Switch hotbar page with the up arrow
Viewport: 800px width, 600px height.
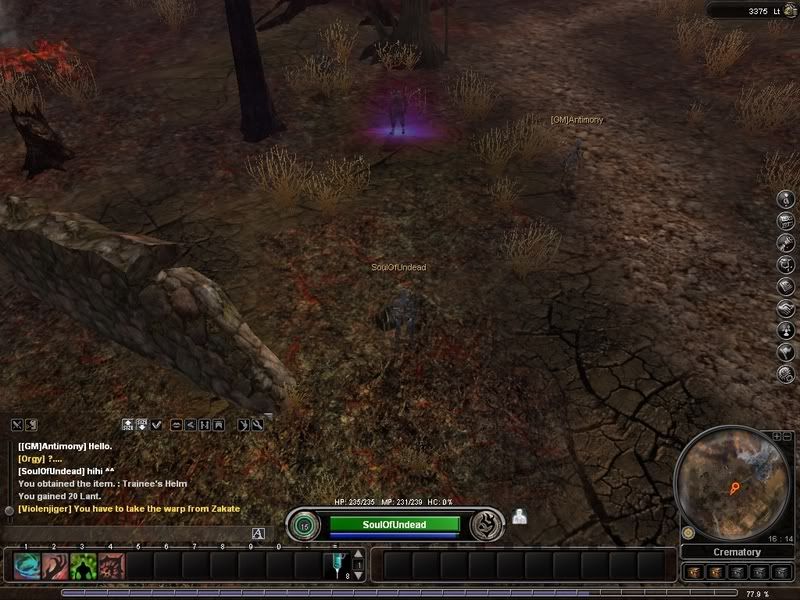click(359, 554)
